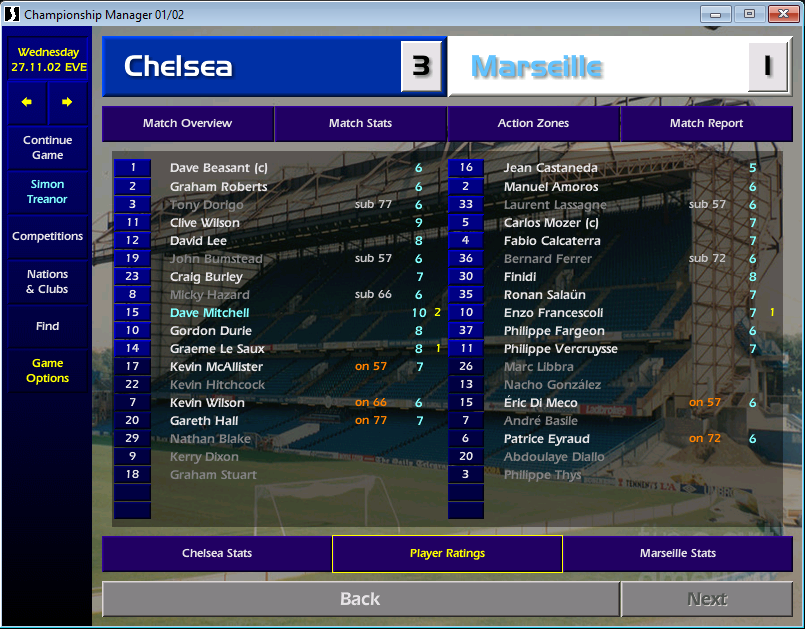Image resolution: width=805 pixels, height=629 pixels.
Task: Select player Dave Mitchell
Action: pos(209,313)
